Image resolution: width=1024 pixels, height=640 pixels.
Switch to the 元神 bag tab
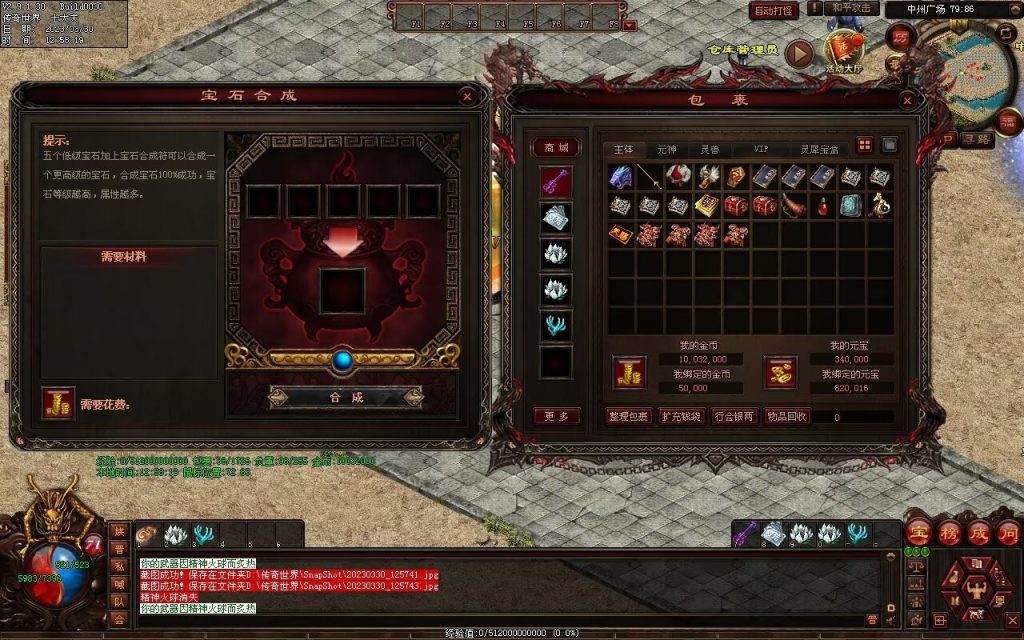point(666,148)
